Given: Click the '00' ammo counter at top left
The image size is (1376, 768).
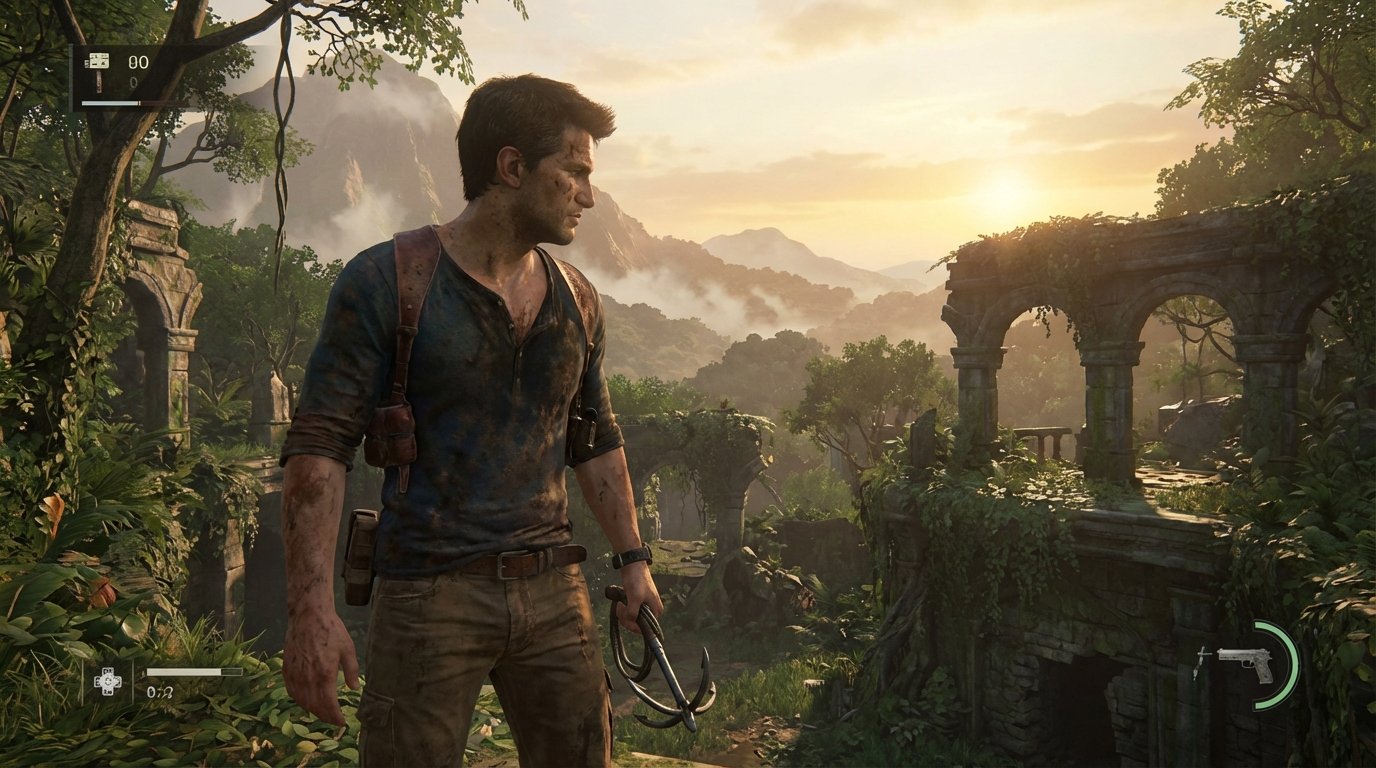Looking at the screenshot, I should pos(138,60).
